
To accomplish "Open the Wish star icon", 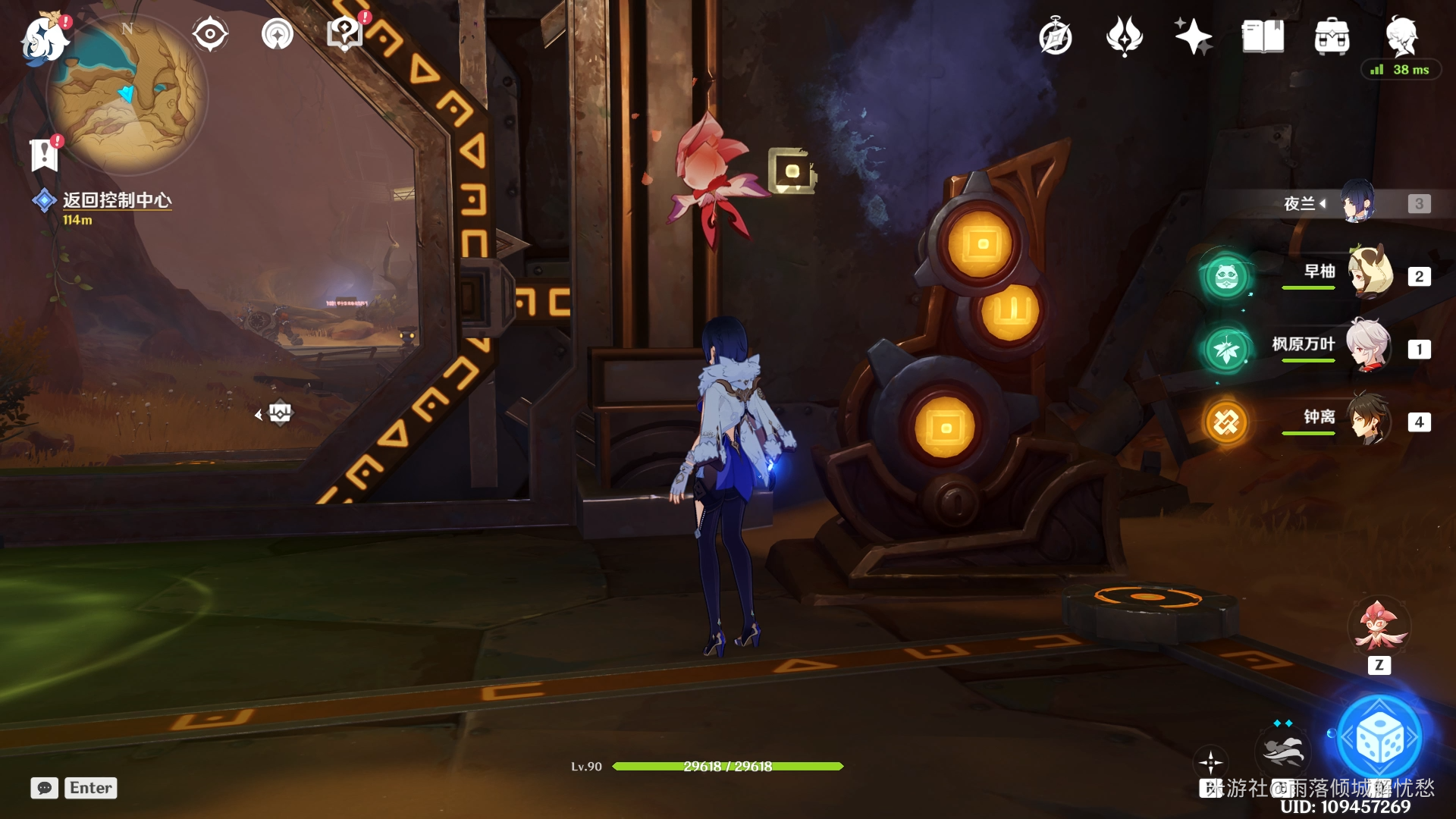I will [x=1193, y=36].
